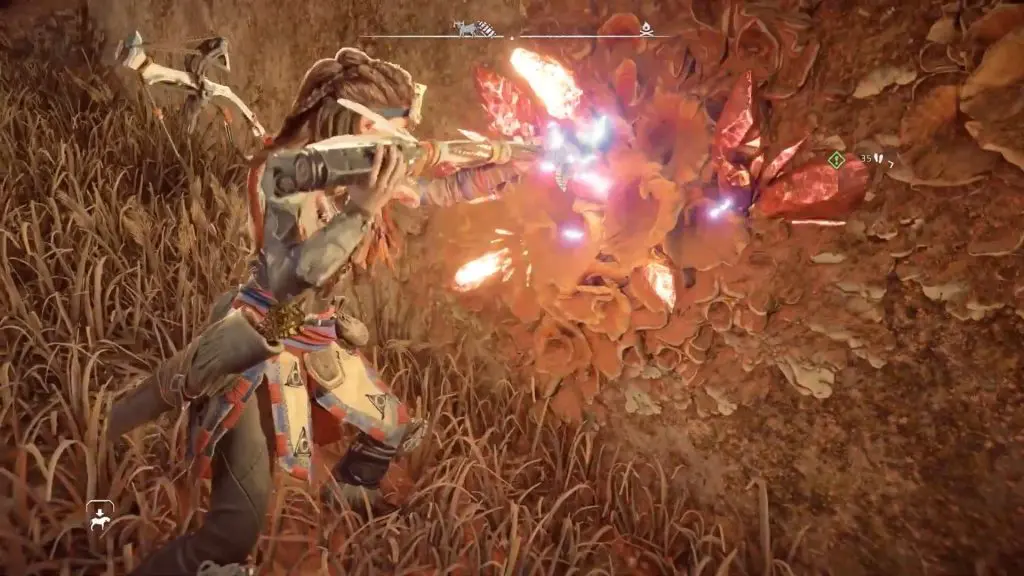The height and width of the screenshot is (576, 1024).
Task: Click the campfire marker on the compass
Action: click(x=647, y=29)
